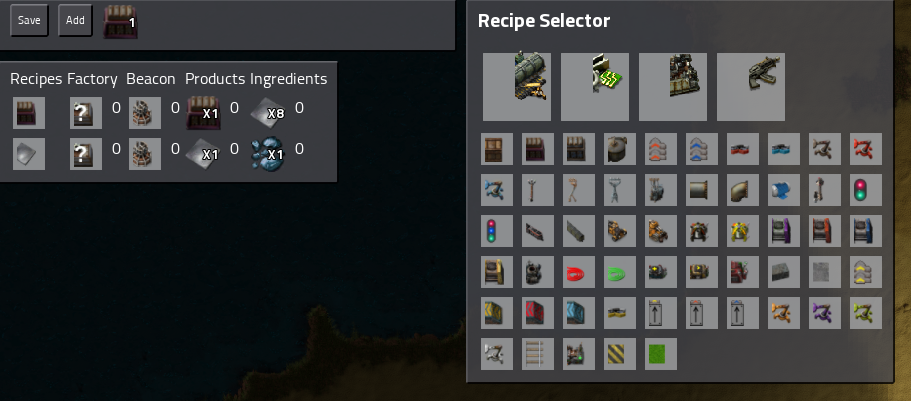Pick the wooden chest recipe
911x401 pixels.
(x=497, y=149)
